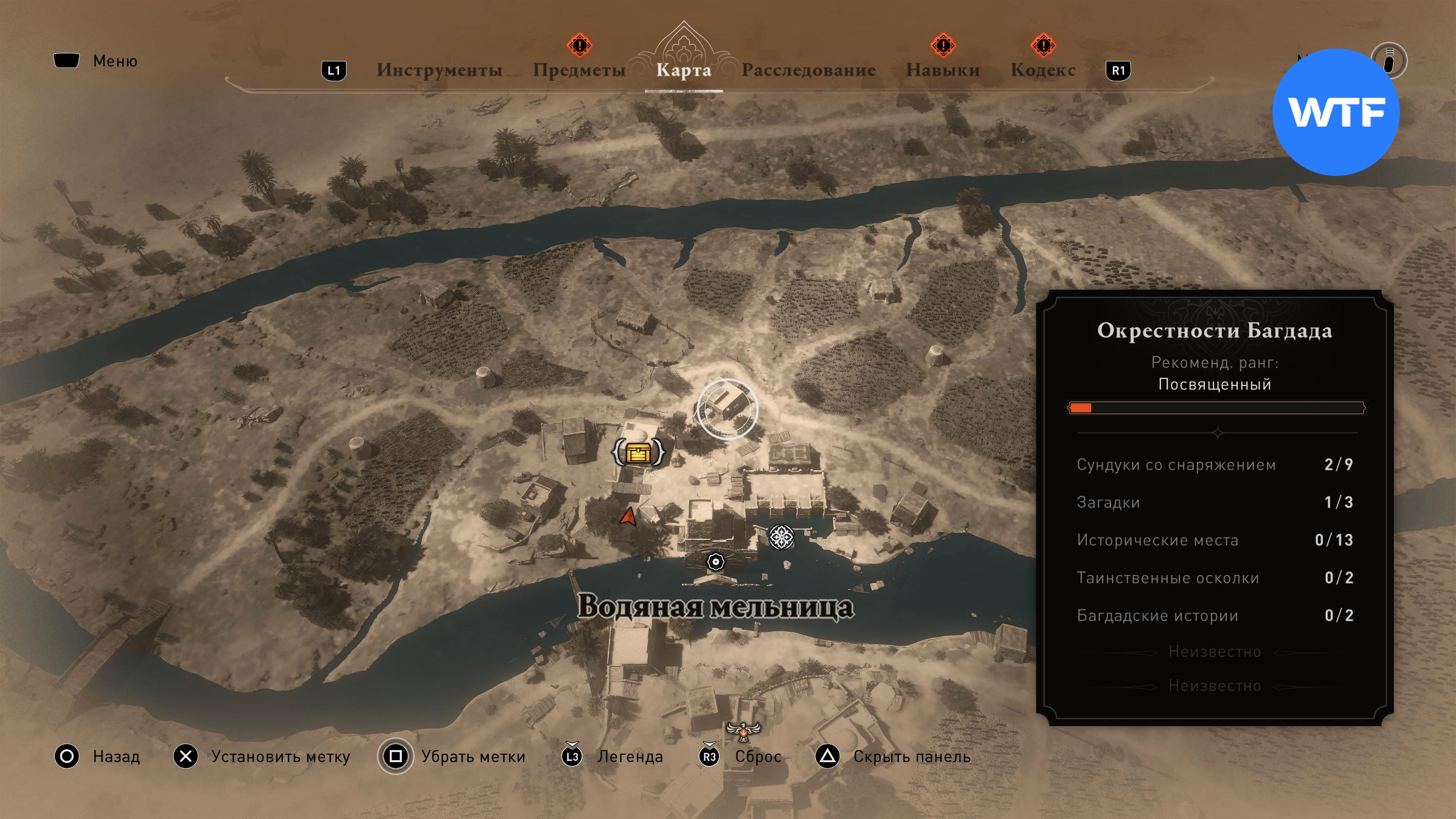Click the Водяная мельница location label
This screenshot has height=819, width=1456.
click(x=715, y=607)
